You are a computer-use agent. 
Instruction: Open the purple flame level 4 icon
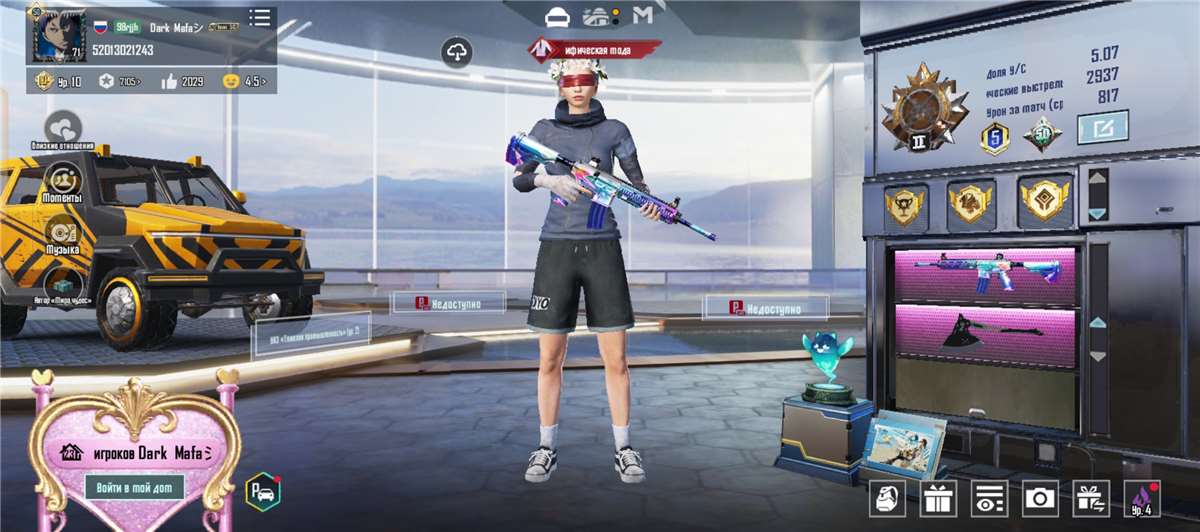tap(1141, 497)
